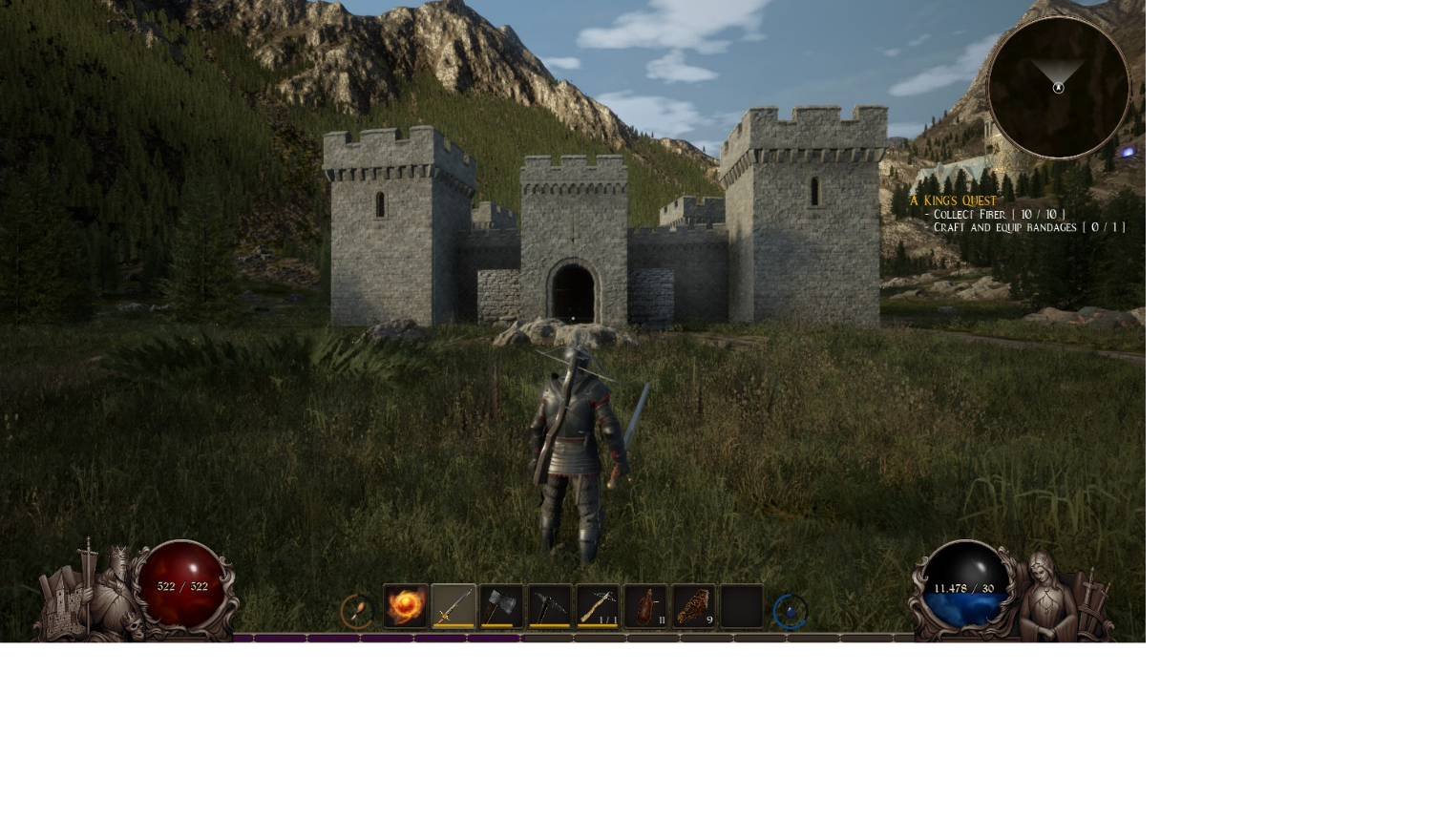
Task: Eat the cooked meat stacked at 9
Action: (694, 605)
